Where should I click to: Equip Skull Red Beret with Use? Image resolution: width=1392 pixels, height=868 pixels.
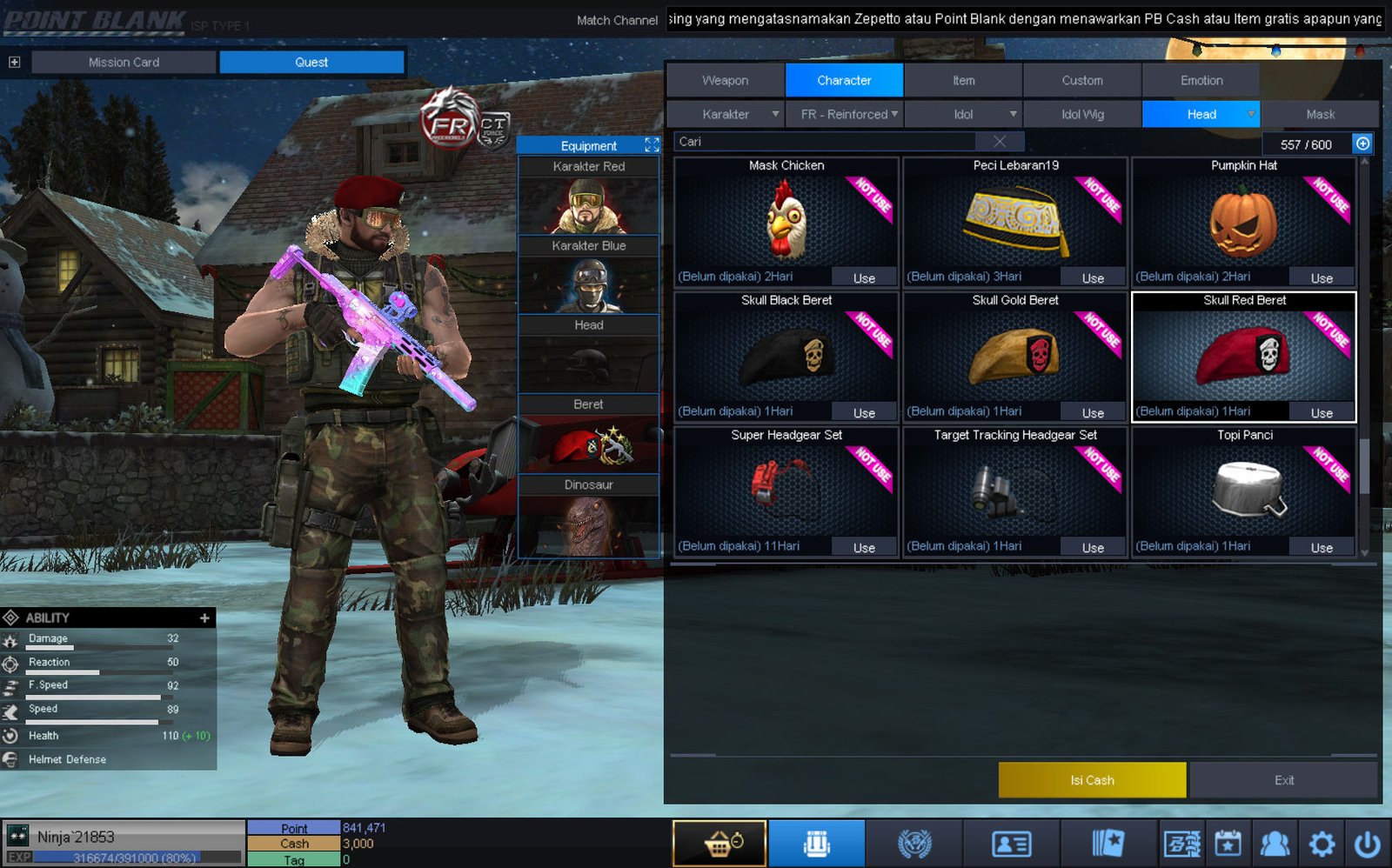pyautogui.click(x=1321, y=413)
